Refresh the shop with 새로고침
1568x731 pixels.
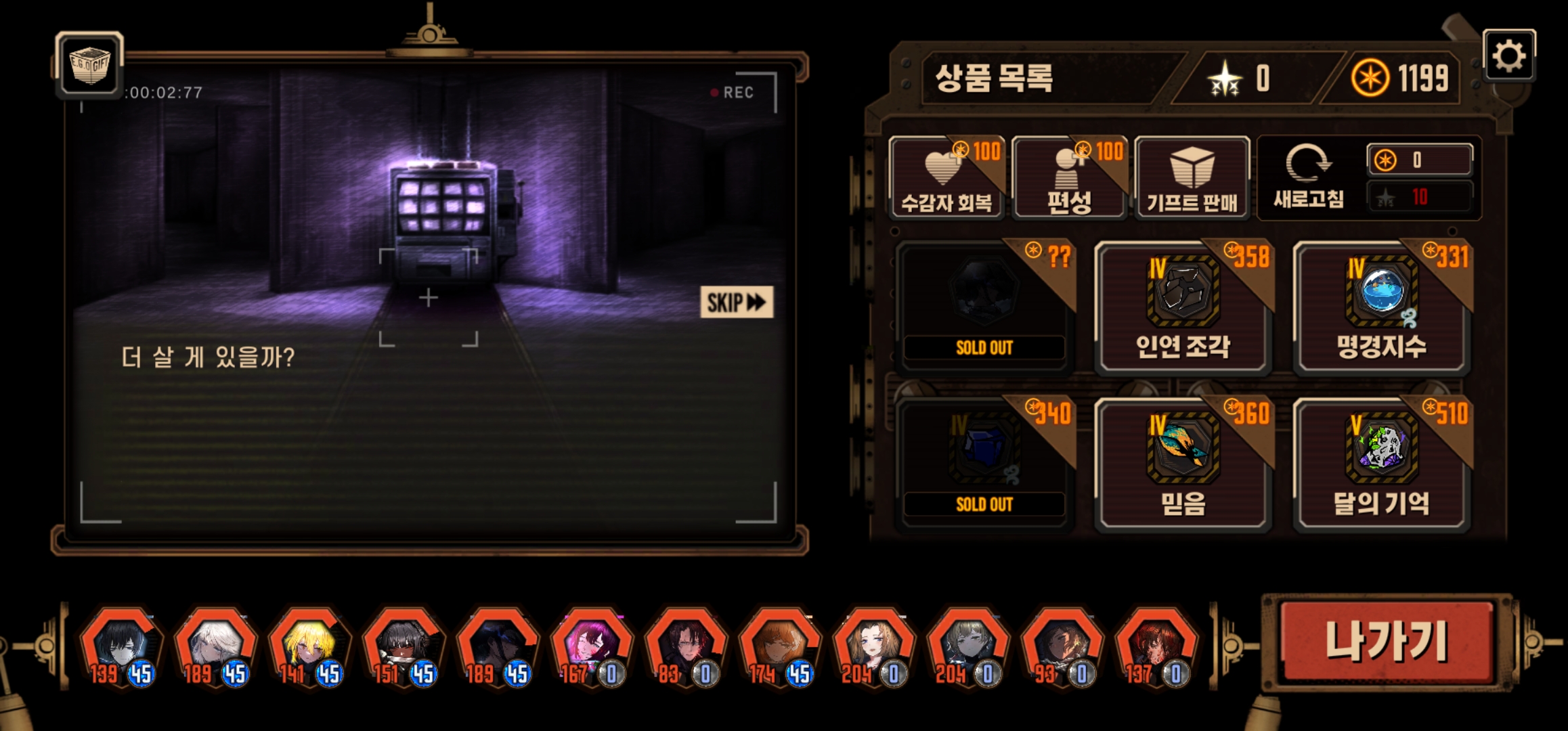[x=1308, y=177]
